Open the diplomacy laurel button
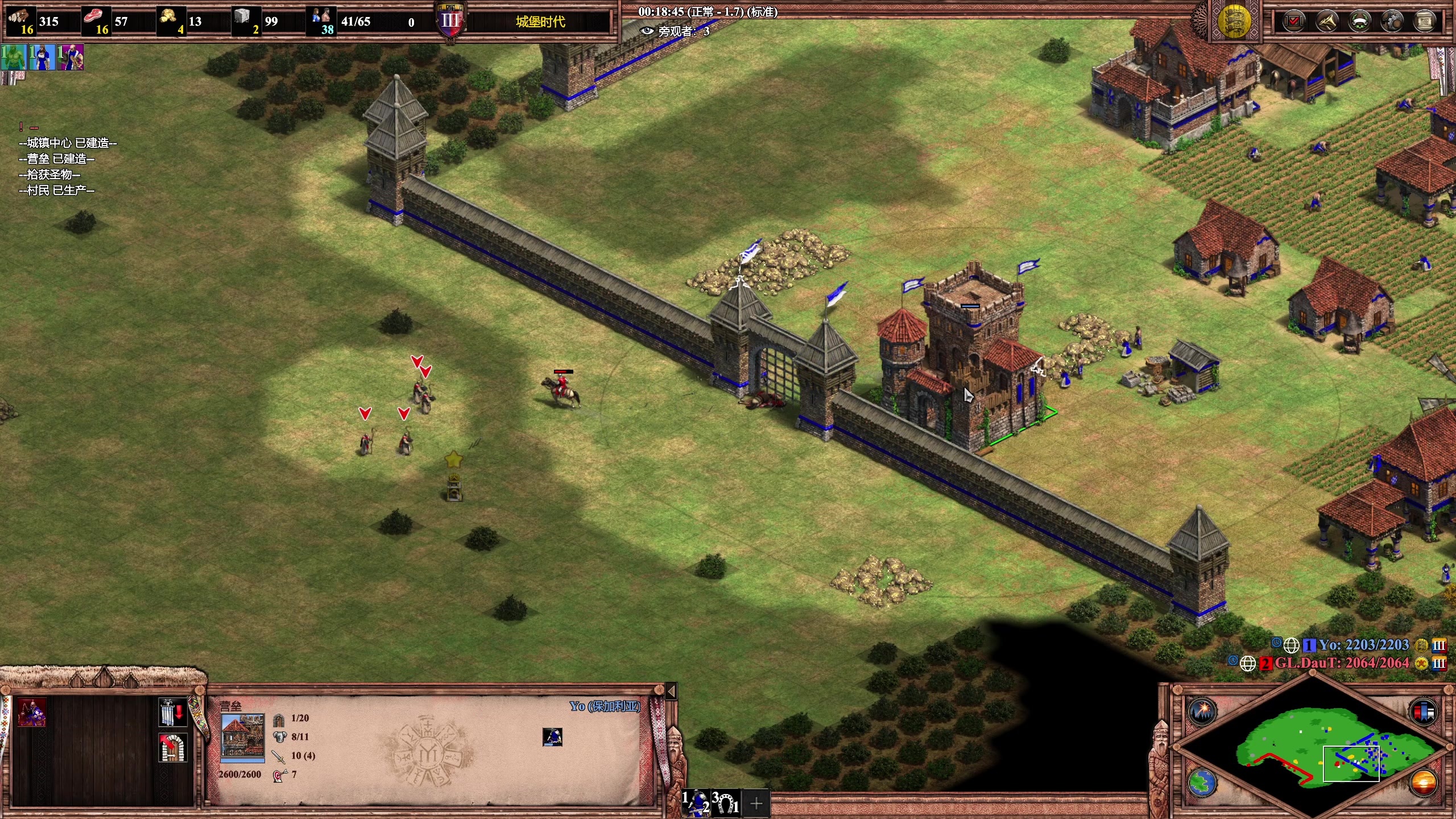This screenshot has height=819, width=1456. (x=1359, y=22)
